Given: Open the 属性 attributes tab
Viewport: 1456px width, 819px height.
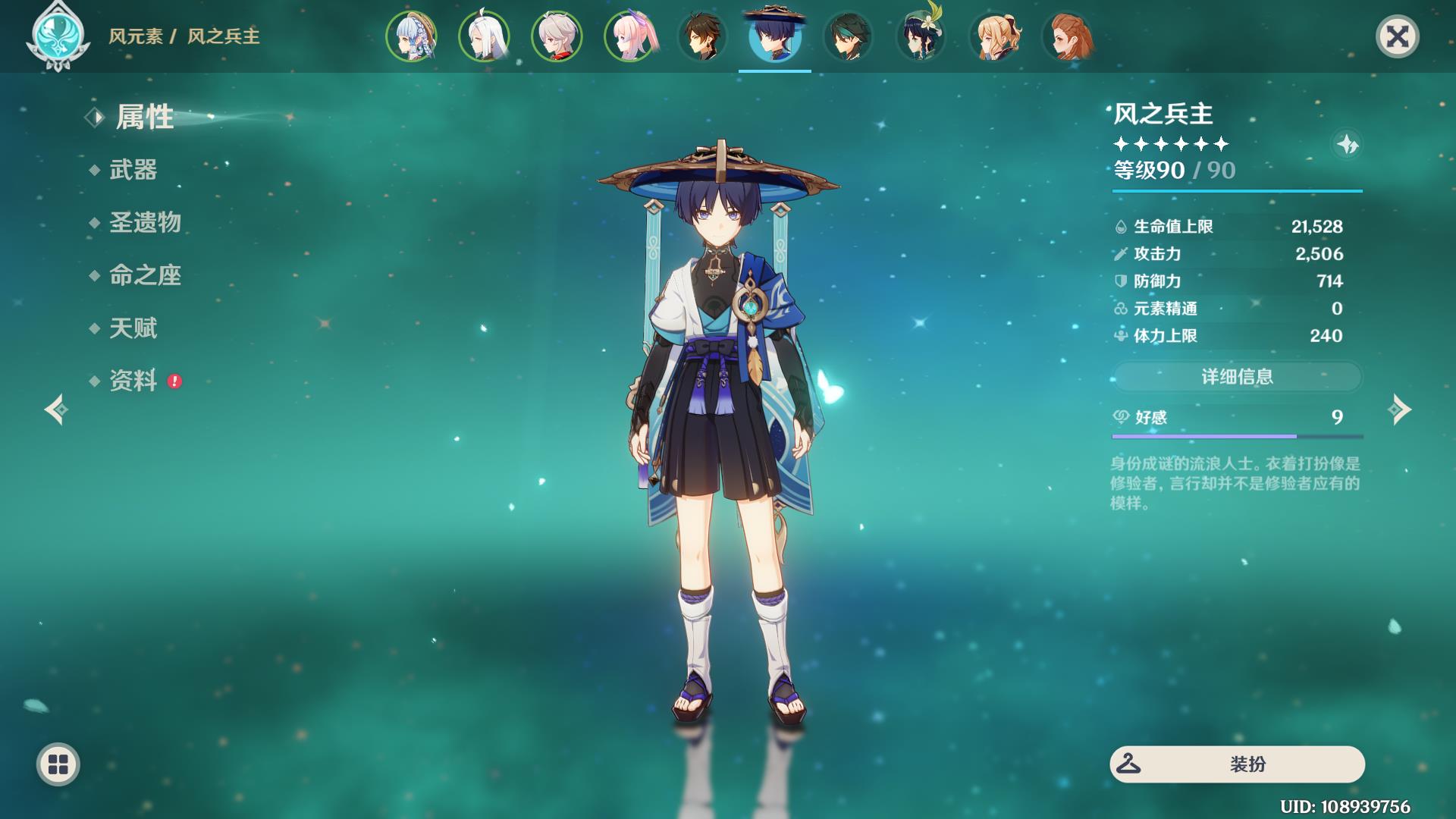Looking at the screenshot, I should [144, 118].
